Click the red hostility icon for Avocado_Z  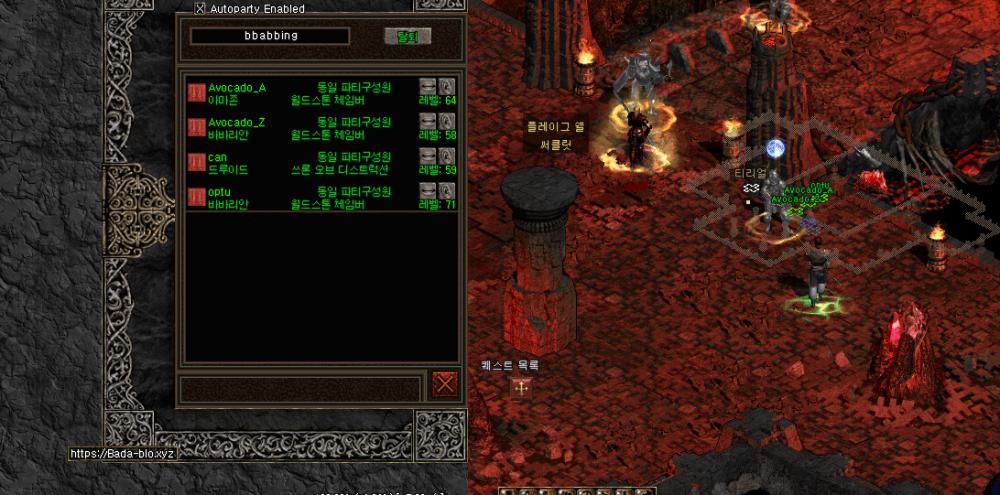point(196,128)
